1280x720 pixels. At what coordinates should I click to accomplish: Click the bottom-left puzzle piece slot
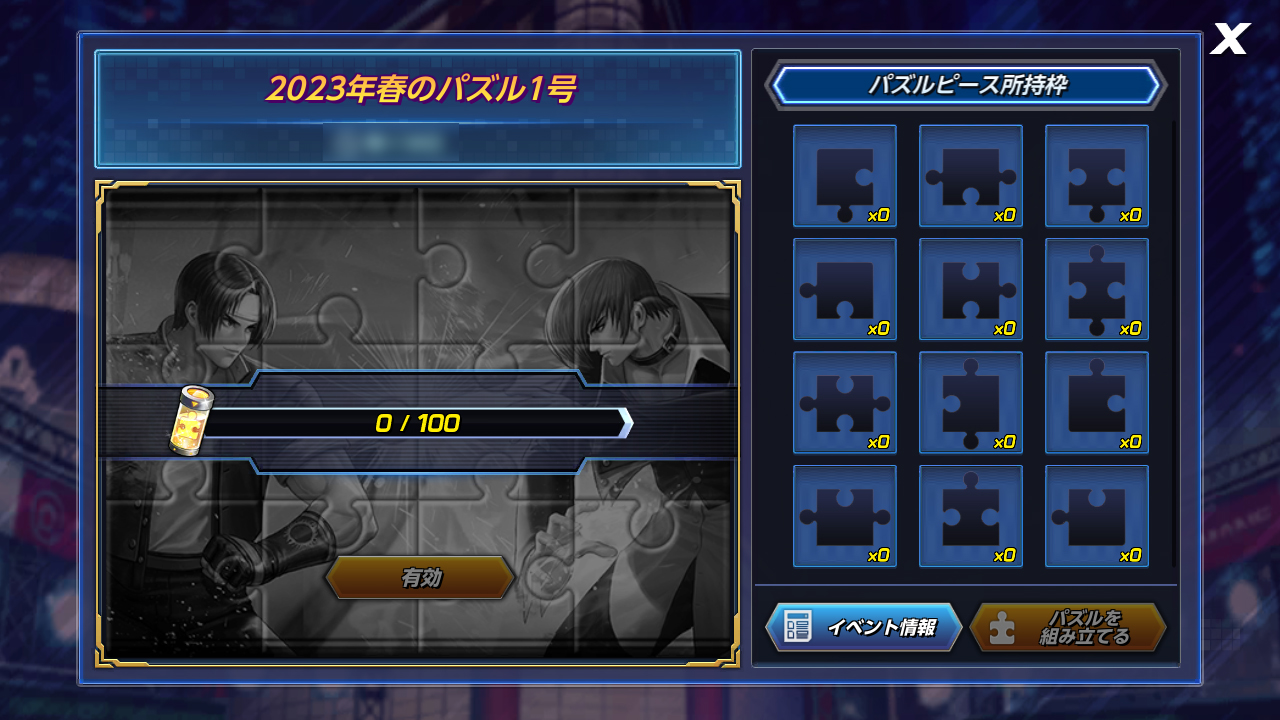(845, 517)
